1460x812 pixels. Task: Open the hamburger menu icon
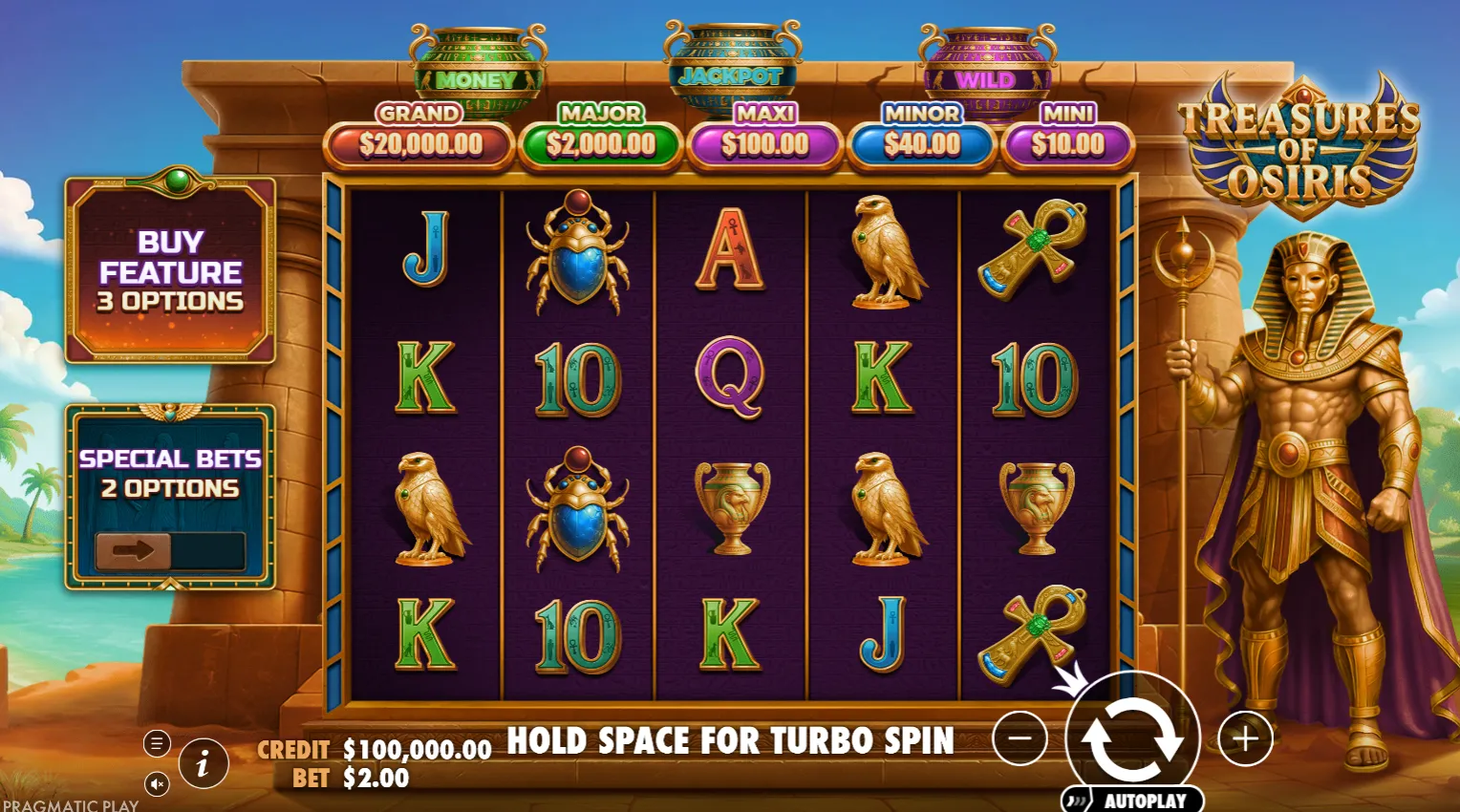pos(157,742)
